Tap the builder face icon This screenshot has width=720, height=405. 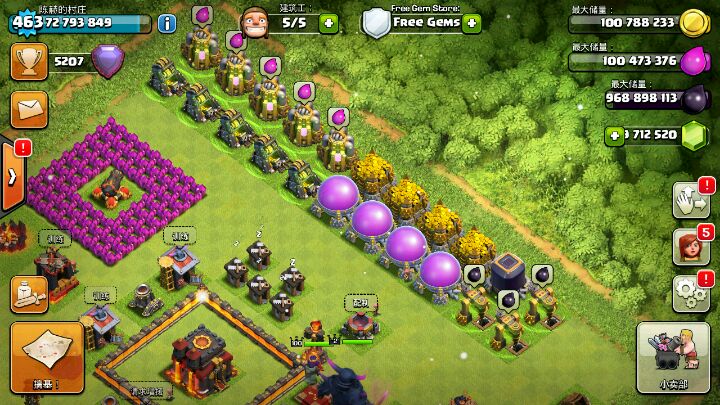256,21
